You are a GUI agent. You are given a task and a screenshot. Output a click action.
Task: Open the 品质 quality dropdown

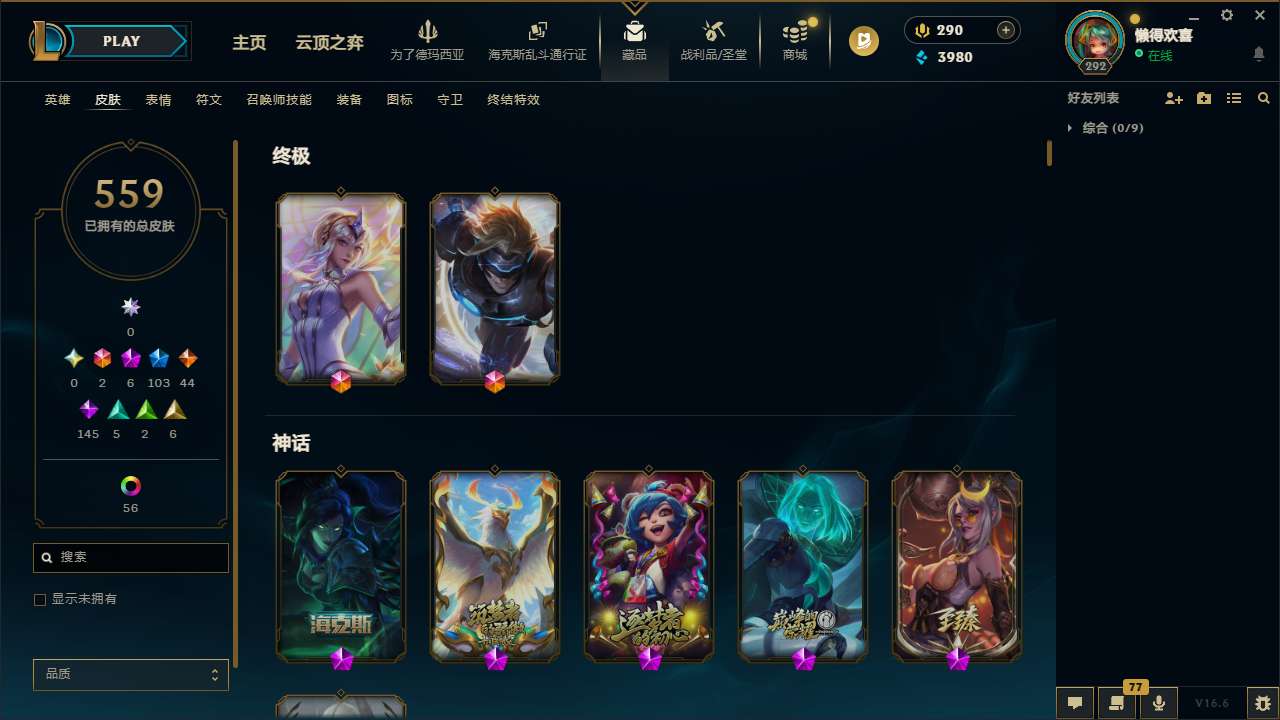130,674
